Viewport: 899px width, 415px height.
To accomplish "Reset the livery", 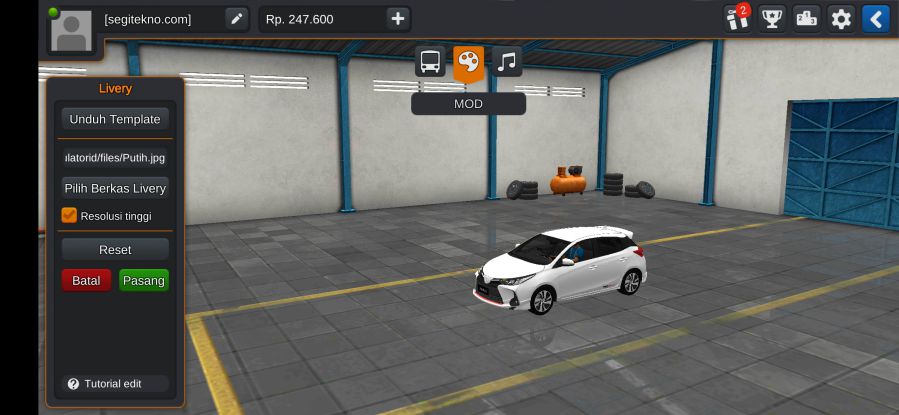I will click(x=115, y=249).
